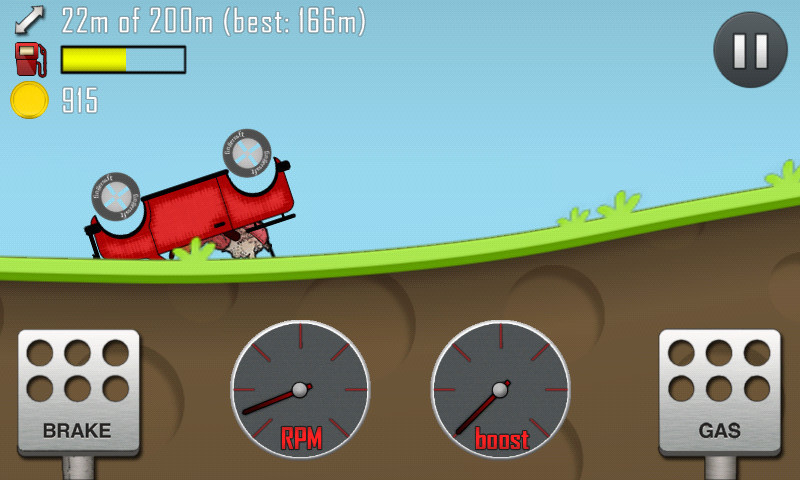Viewport: 800px width, 480px height.
Task: Hit the GAS pedal
Action: [719, 392]
